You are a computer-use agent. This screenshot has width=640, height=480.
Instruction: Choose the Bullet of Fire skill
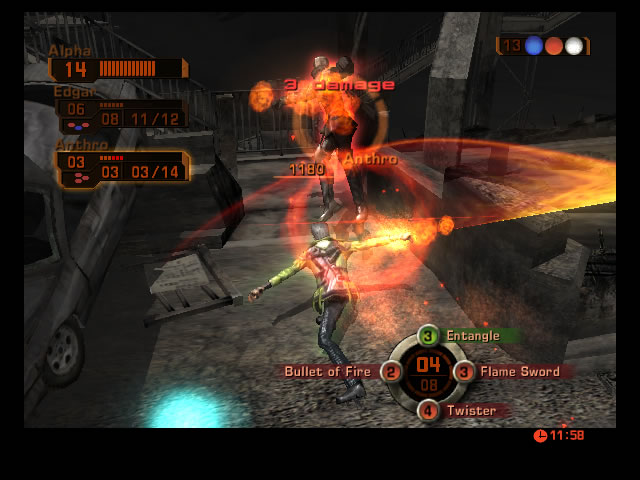330,372
